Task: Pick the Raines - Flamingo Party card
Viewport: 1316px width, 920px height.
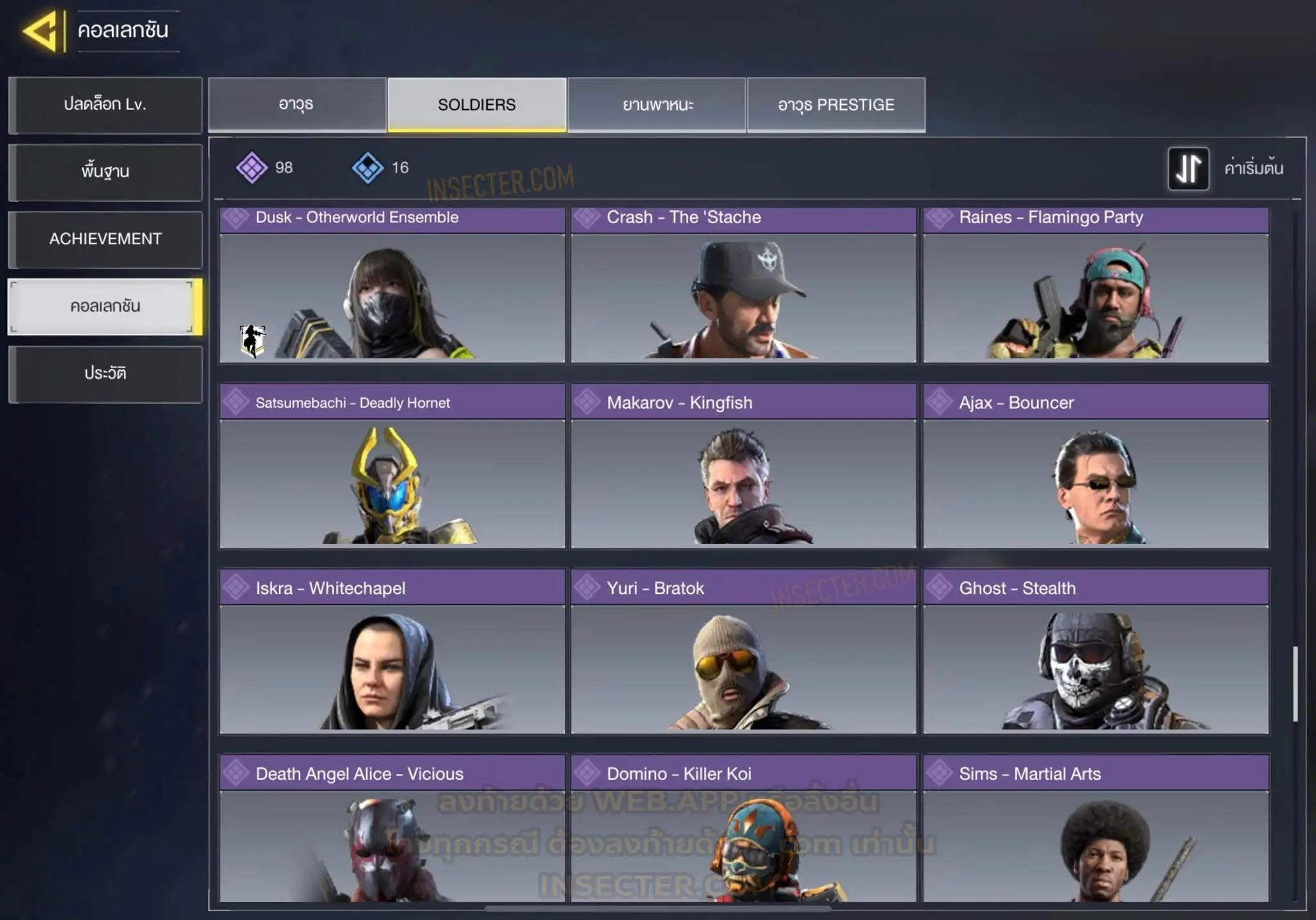Action: (1096, 286)
